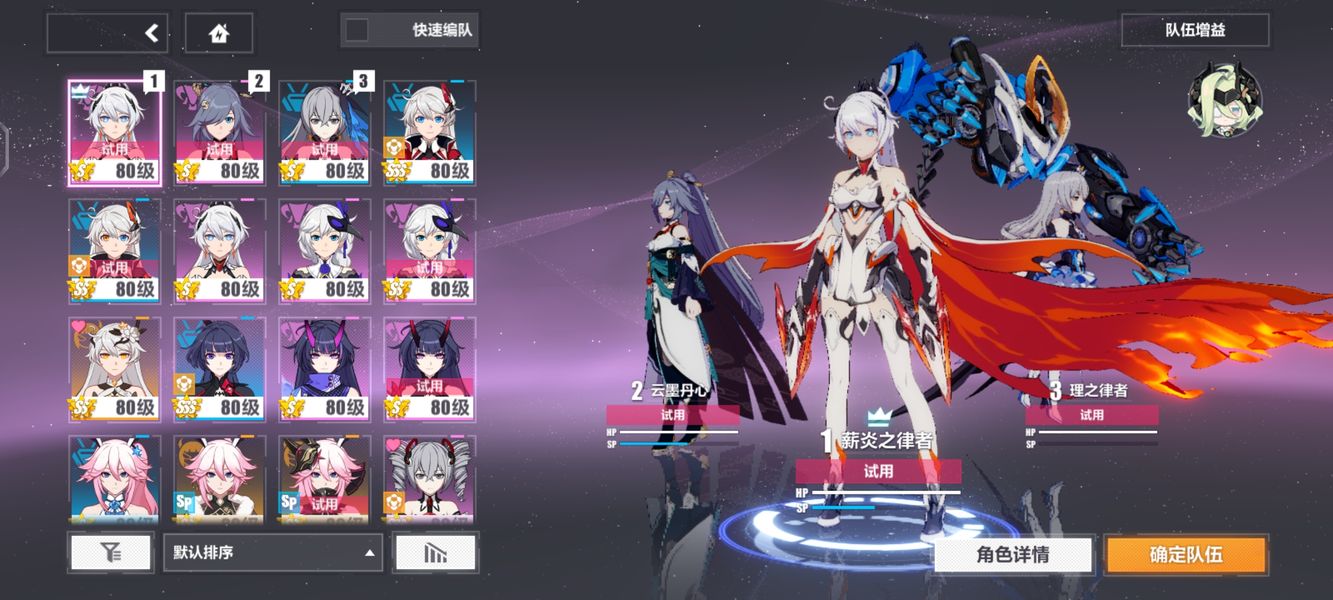Open the character filter button
The width and height of the screenshot is (1333, 600).
coord(111,552)
